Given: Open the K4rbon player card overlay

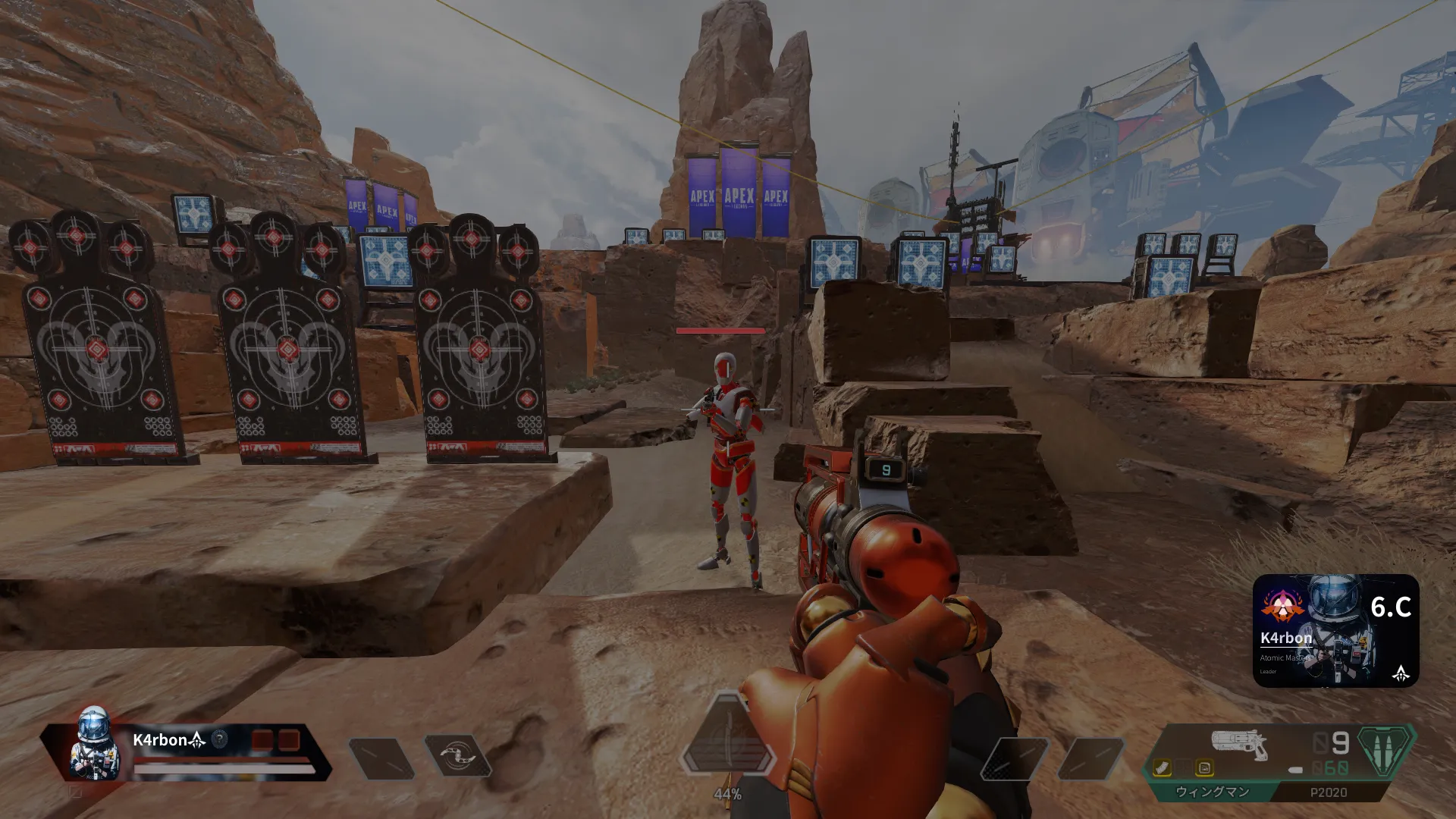Looking at the screenshot, I should click(1335, 631).
